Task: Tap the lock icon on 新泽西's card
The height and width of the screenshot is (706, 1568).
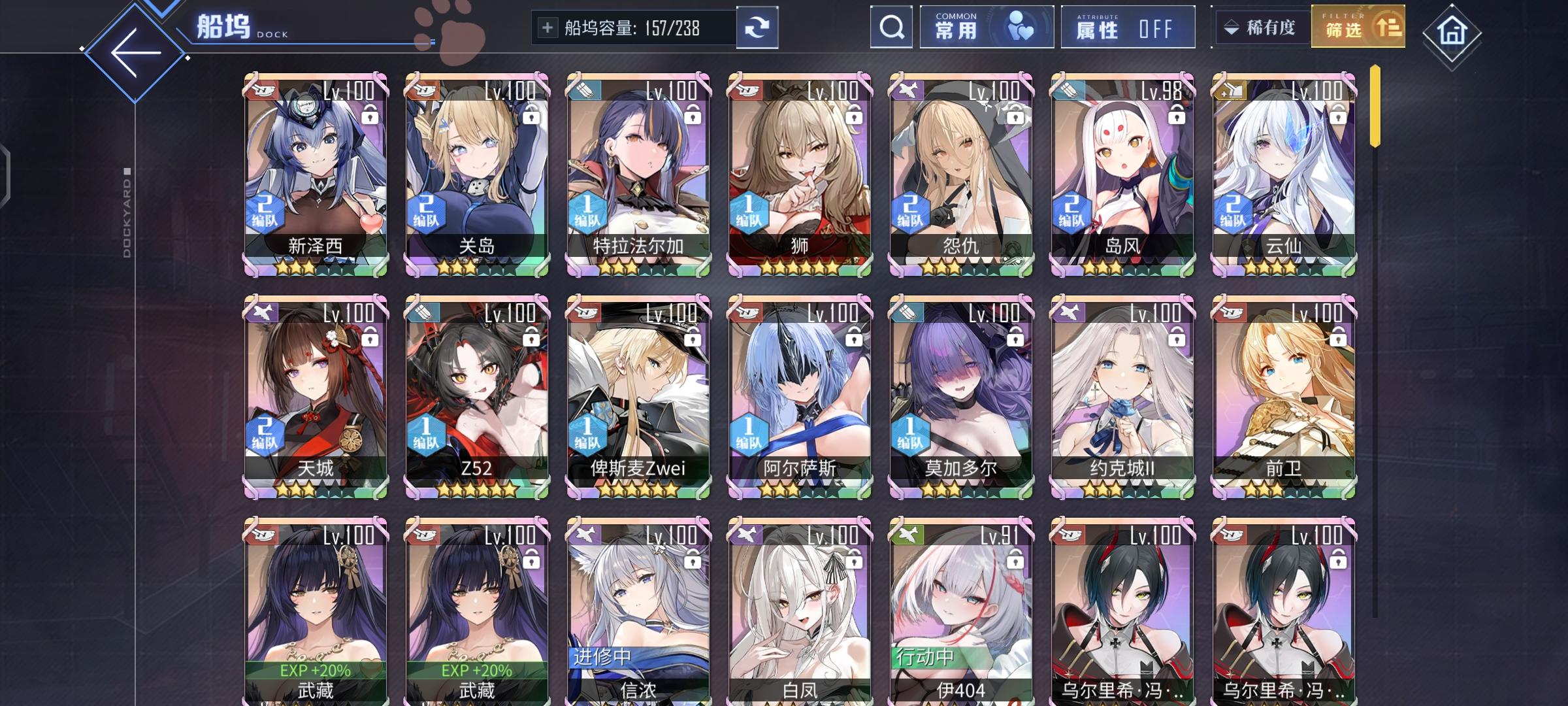Action: tap(370, 116)
